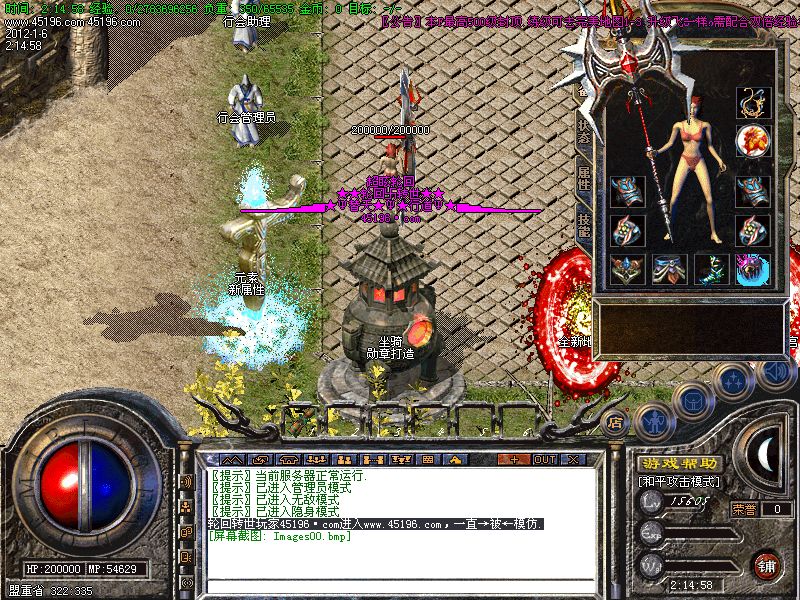The width and height of the screenshot is (800, 600).
Task: Select the red flower medal slot
Action: click(x=752, y=138)
